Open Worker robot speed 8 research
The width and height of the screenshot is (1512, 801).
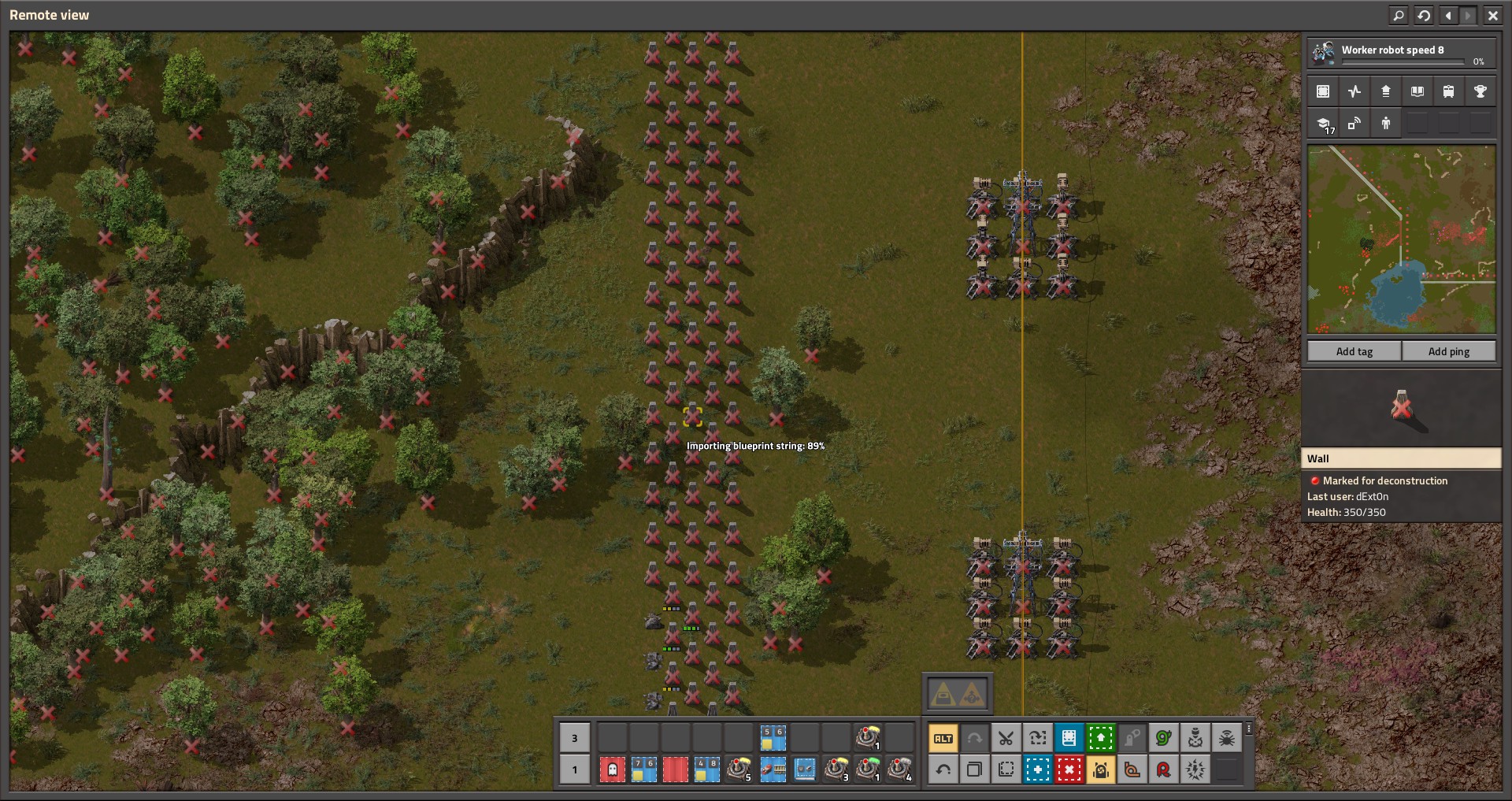click(x=1401, y=53)
